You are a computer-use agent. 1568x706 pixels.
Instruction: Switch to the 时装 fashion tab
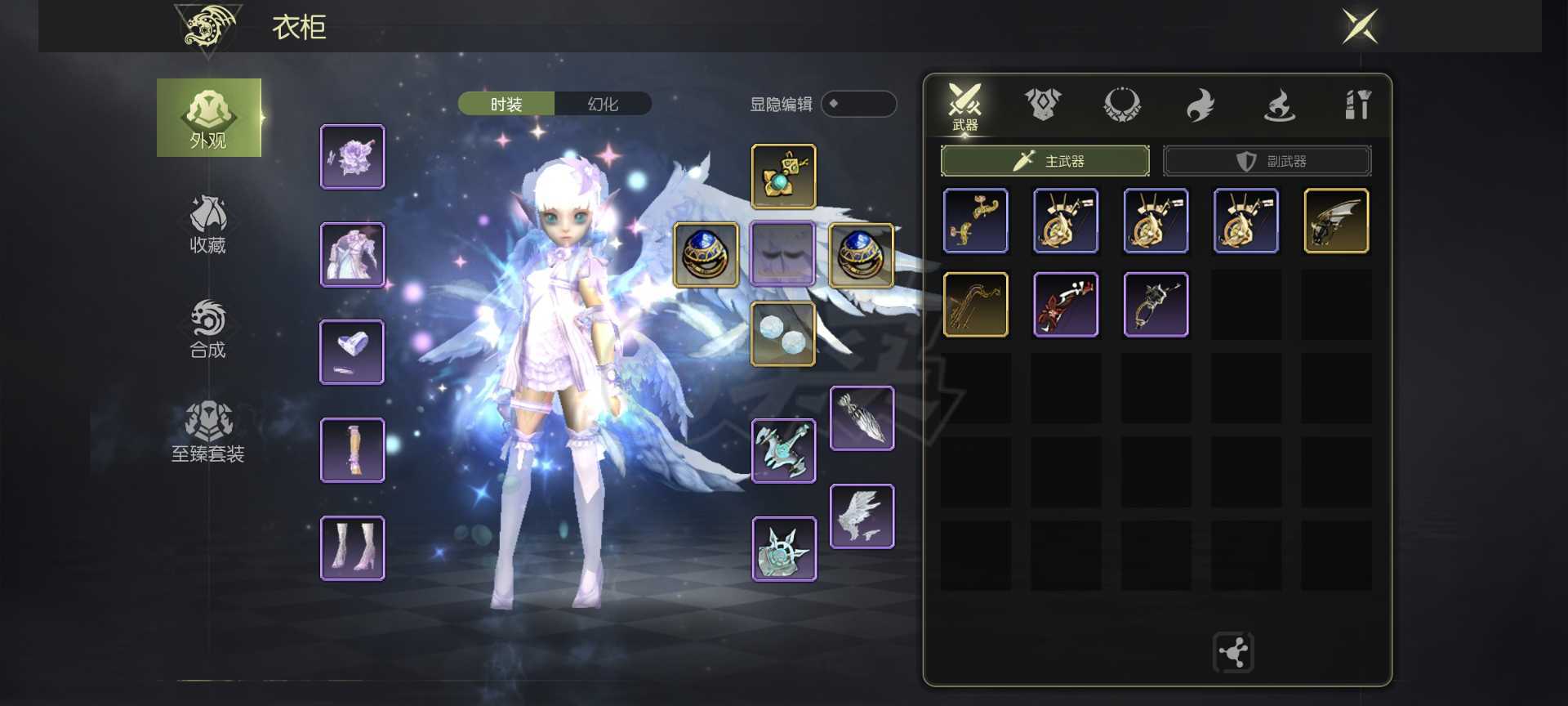pyautogui.click(x=506, y=104)
